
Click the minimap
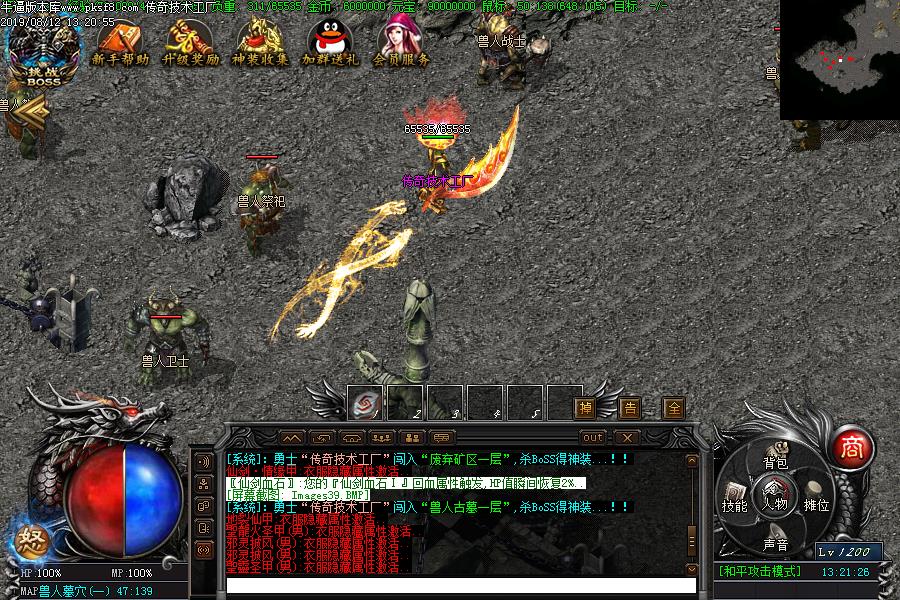[839, 60]
